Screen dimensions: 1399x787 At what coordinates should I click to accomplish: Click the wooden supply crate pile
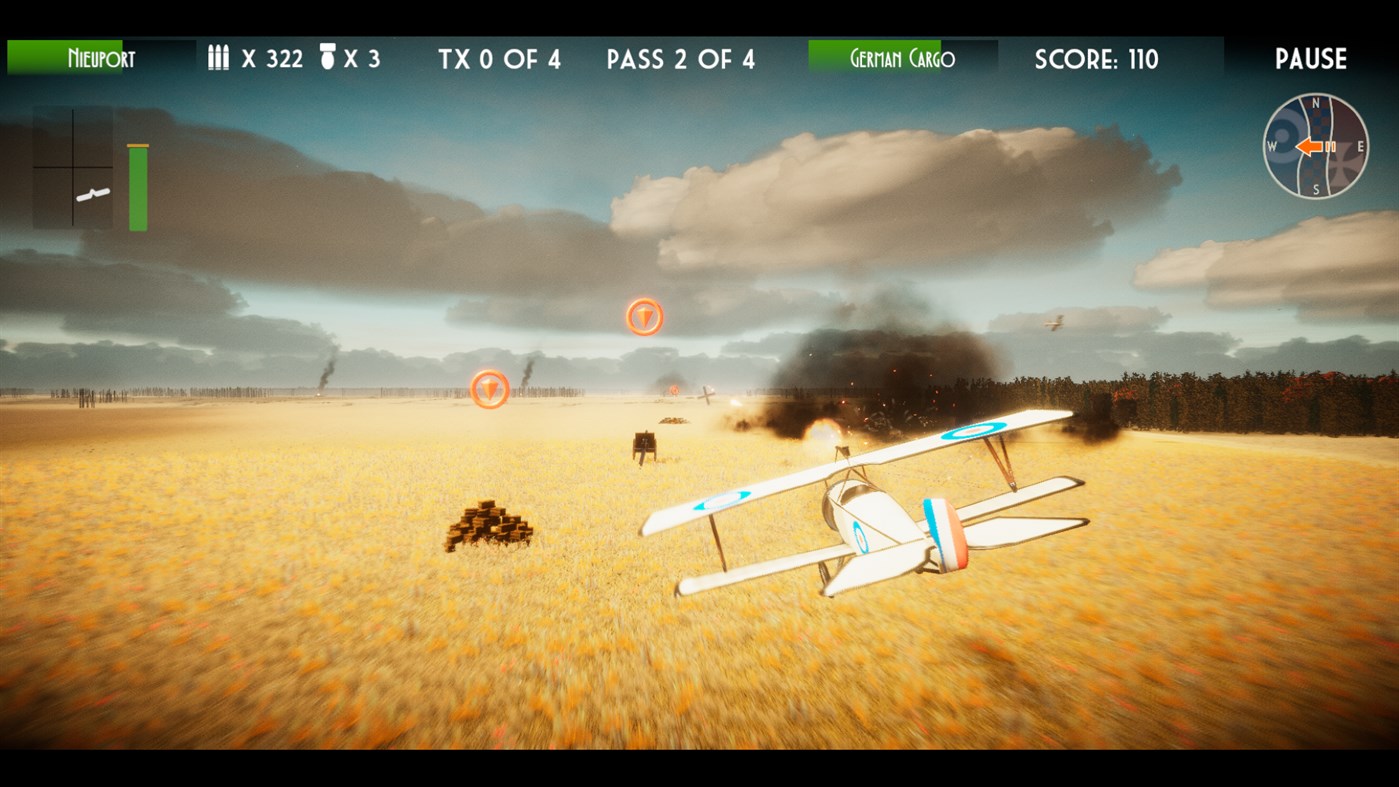click(492, 527)
